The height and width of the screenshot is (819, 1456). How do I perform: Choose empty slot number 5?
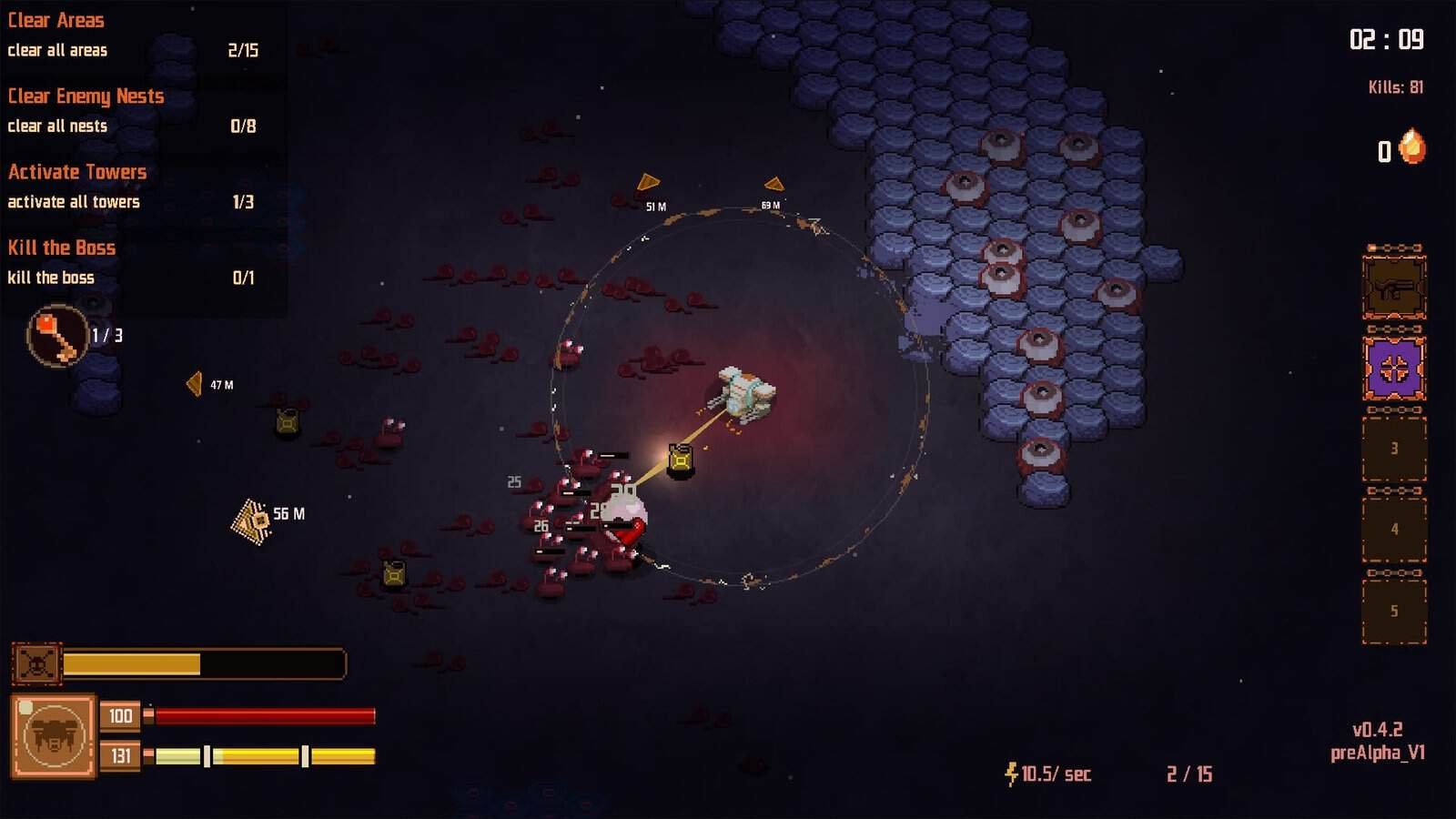(1393, 611)
